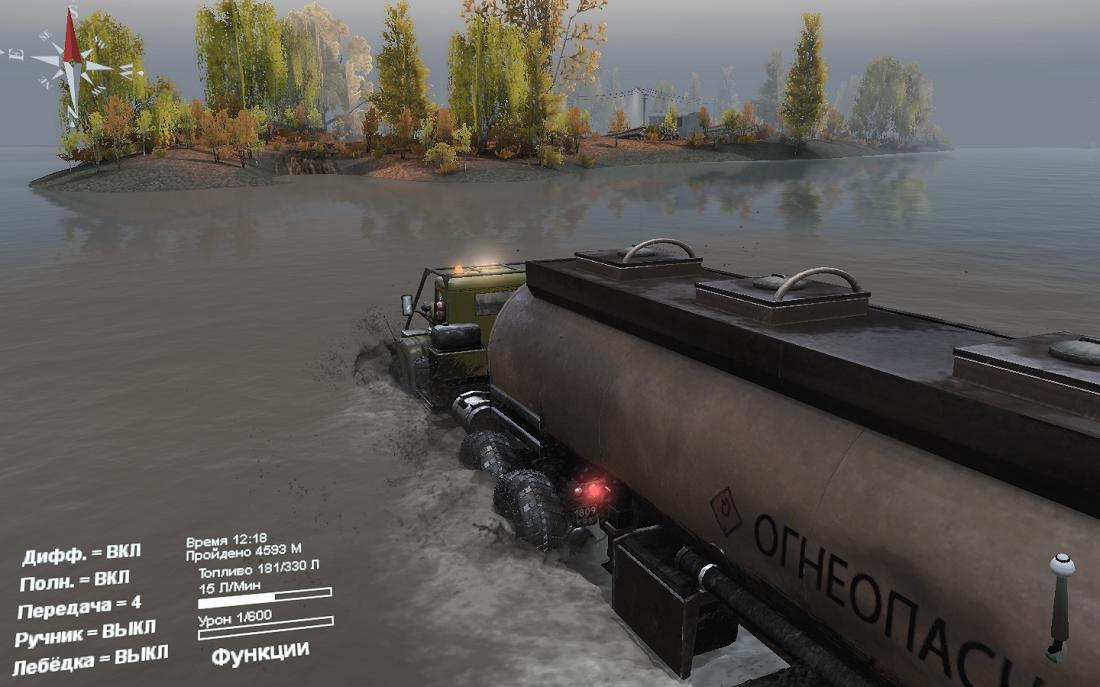This screenshot has height=687, width=1100.
Task: Toggle the Полн. all-wheel drive
Action: (x=74, y=580)
